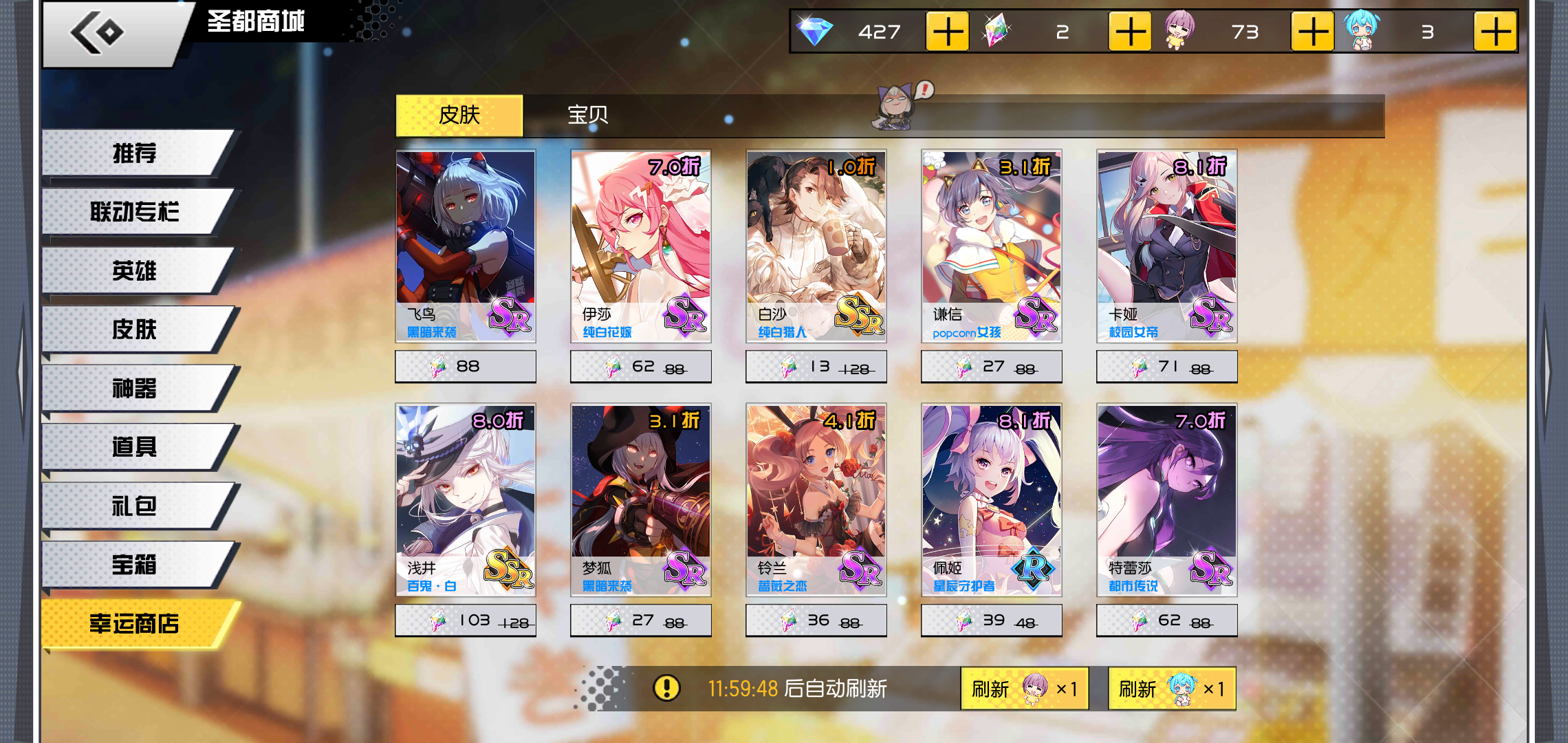Click the right 刷新 refresh button
This screenshot has height=743, width=1568.
[x=1172, y=689]
